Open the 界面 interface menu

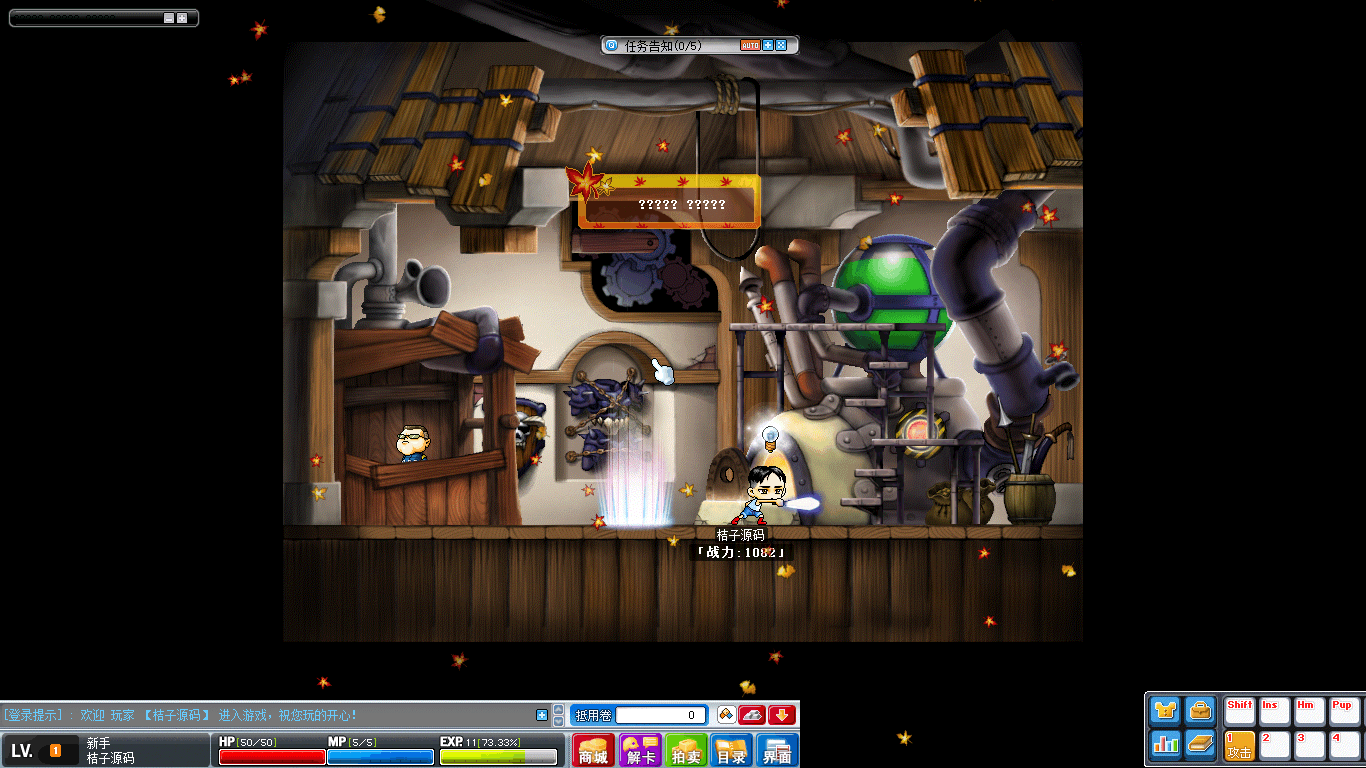(x=777, y=750)
